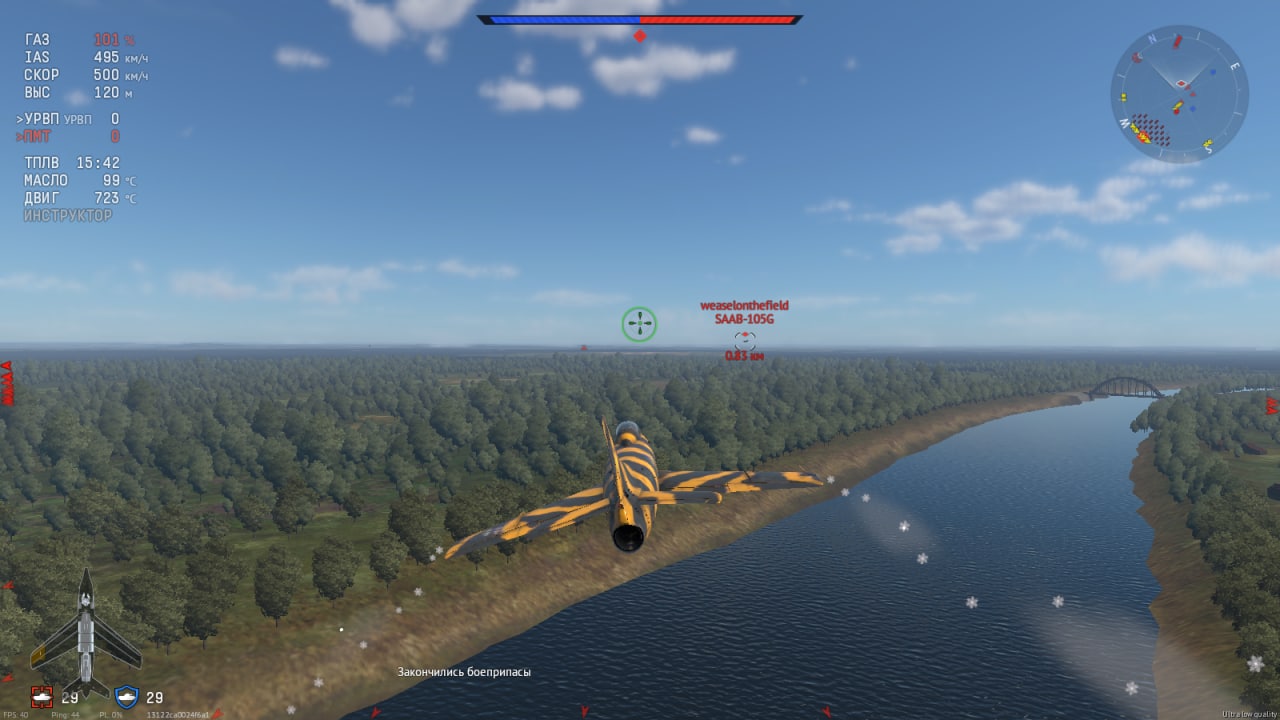This screenshot has height=720, width=1280.
Task: Click the circular radar minimap
Action: coord(1179,94)
